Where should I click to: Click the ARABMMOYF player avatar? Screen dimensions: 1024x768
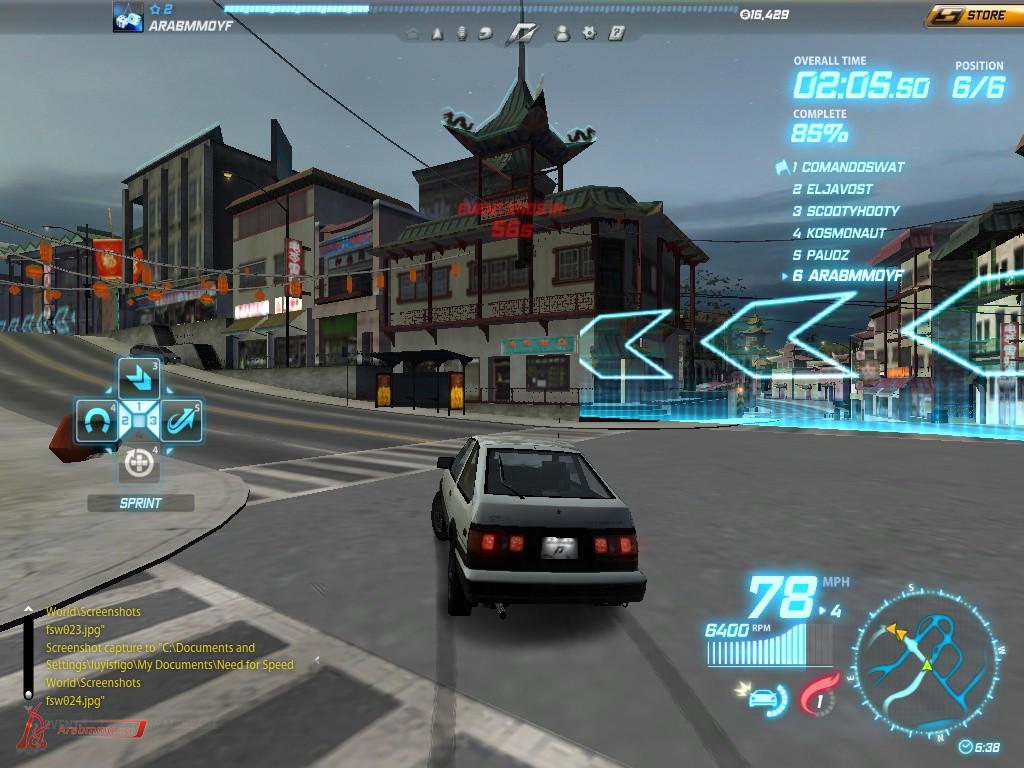click(x=128, y=17)
